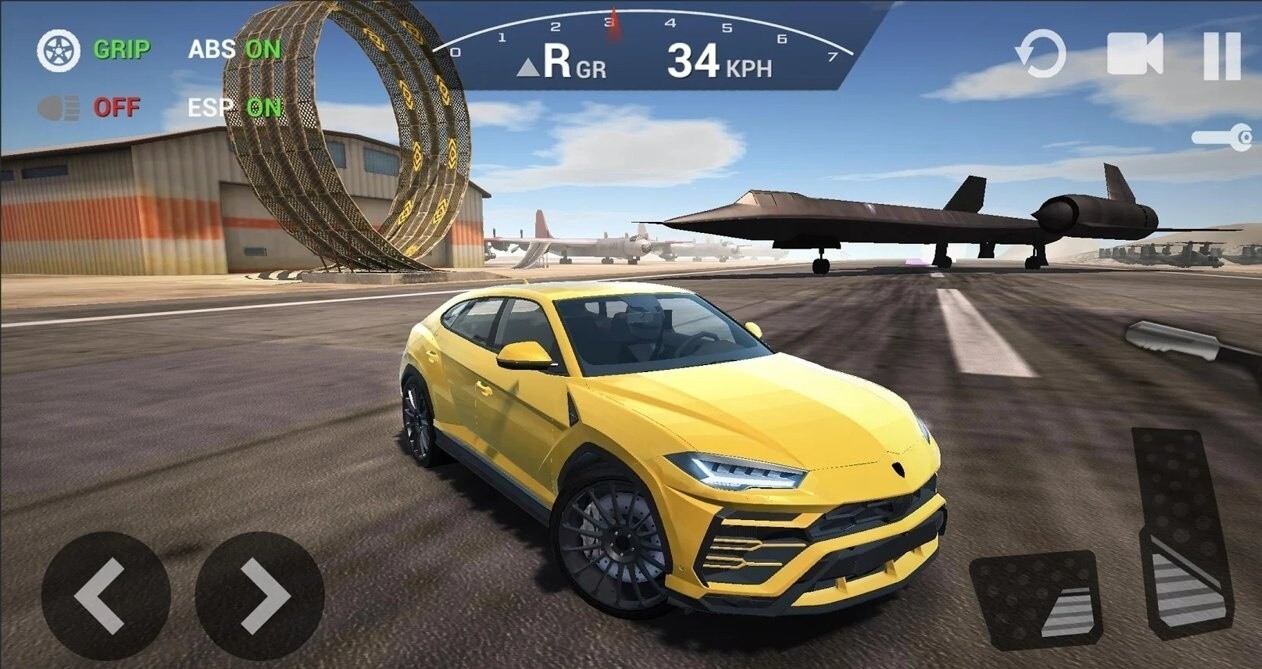Turn on the headlights
This screenshot has height=669, width=1262.
[x=59, y=108]
